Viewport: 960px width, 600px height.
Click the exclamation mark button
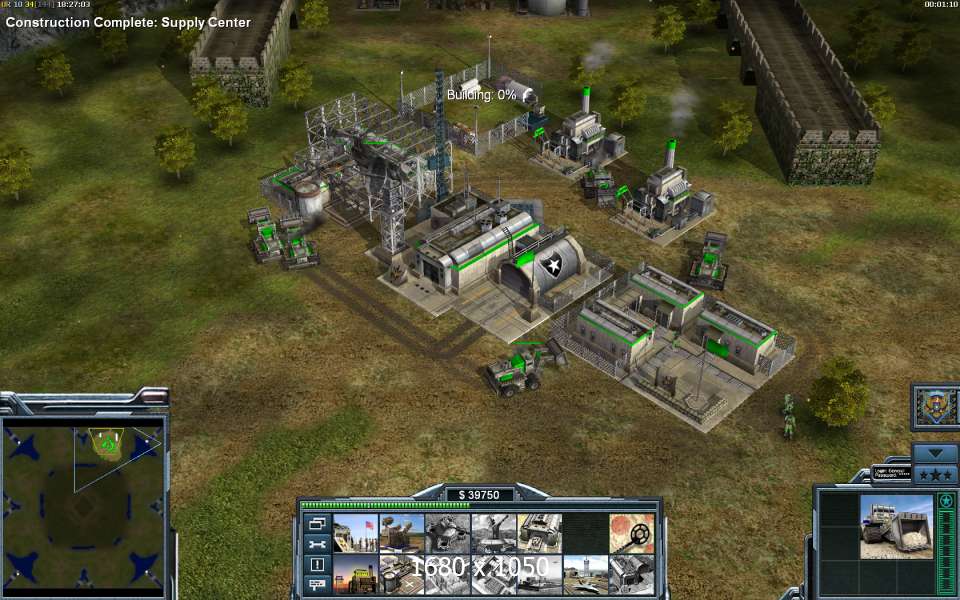click(317, 564)
